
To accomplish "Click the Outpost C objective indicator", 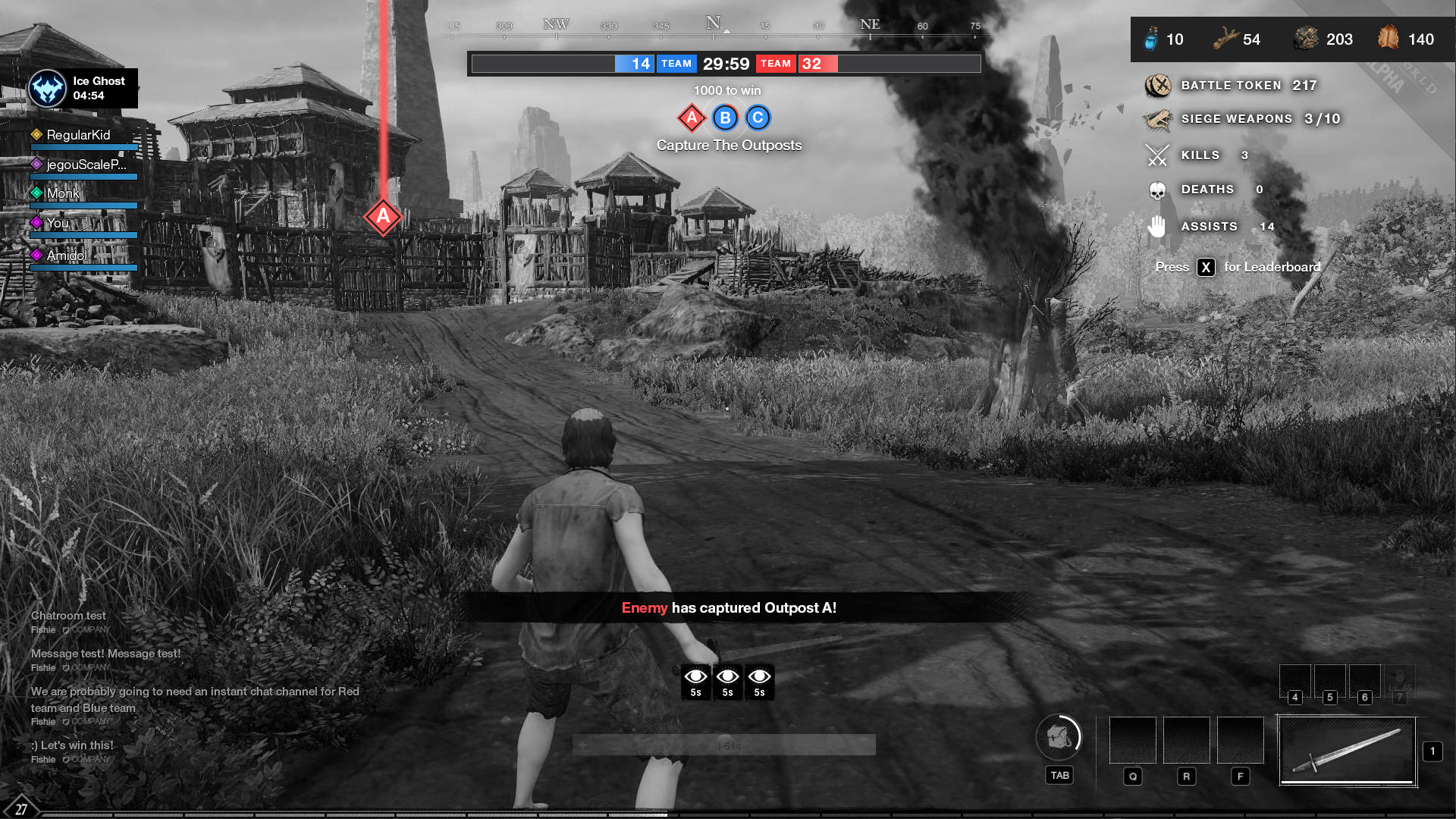I will 758,118.
